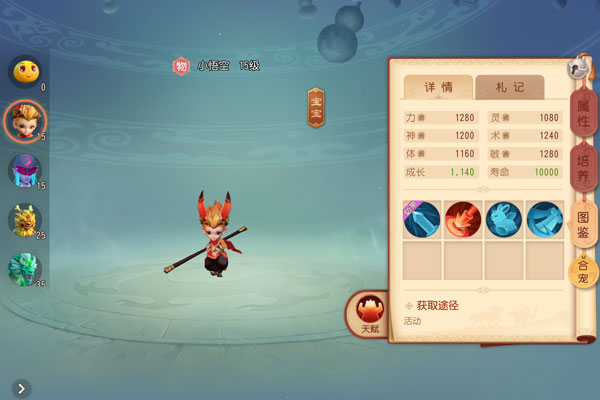Image resolution: width=600 pixels, height=400 pixels.
Task: Select the green creature pet portrait
Action: (x=24, y=268)
